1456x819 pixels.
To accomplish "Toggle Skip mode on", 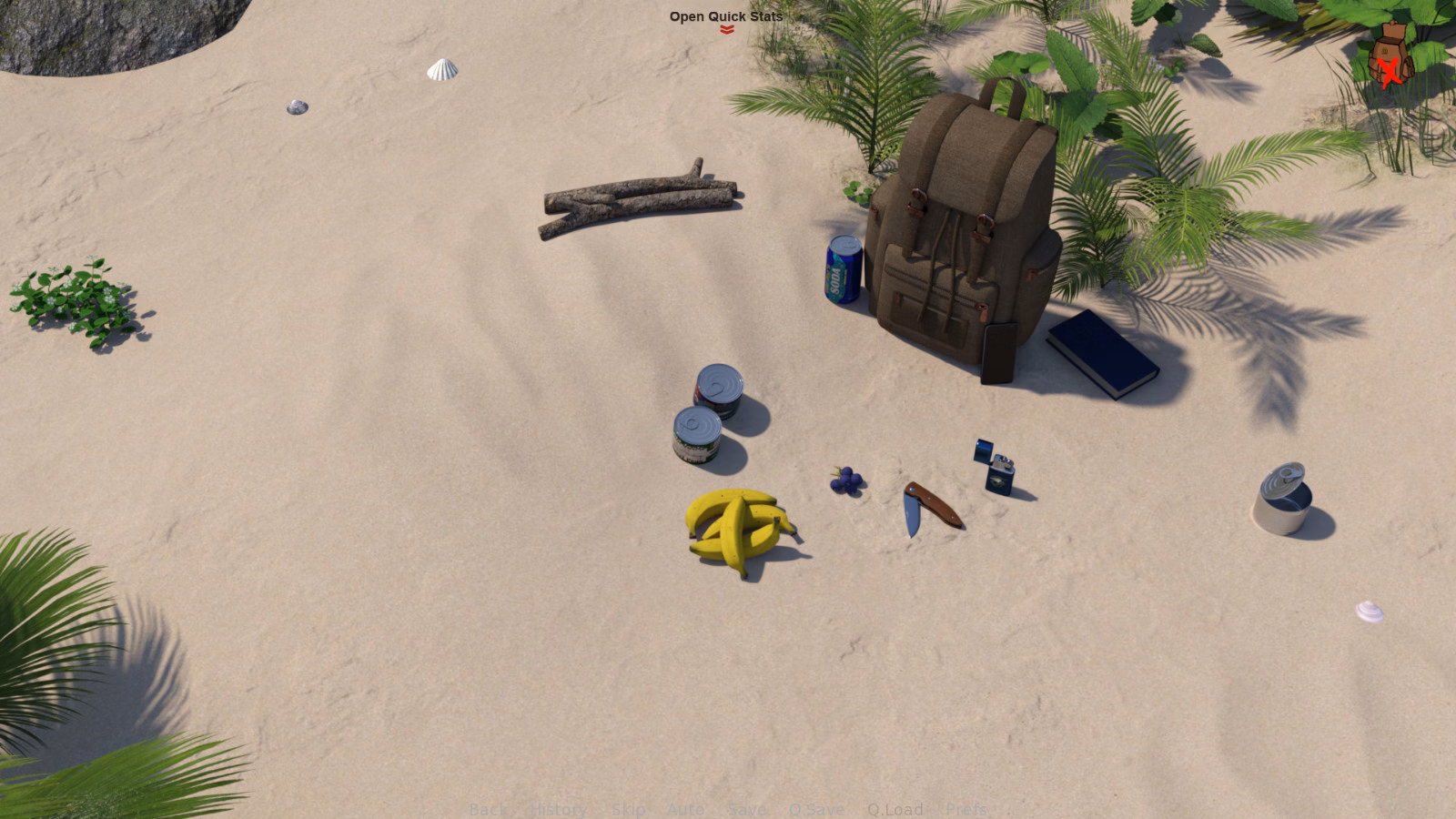I will pyautogui.click(x=630, y=809).
